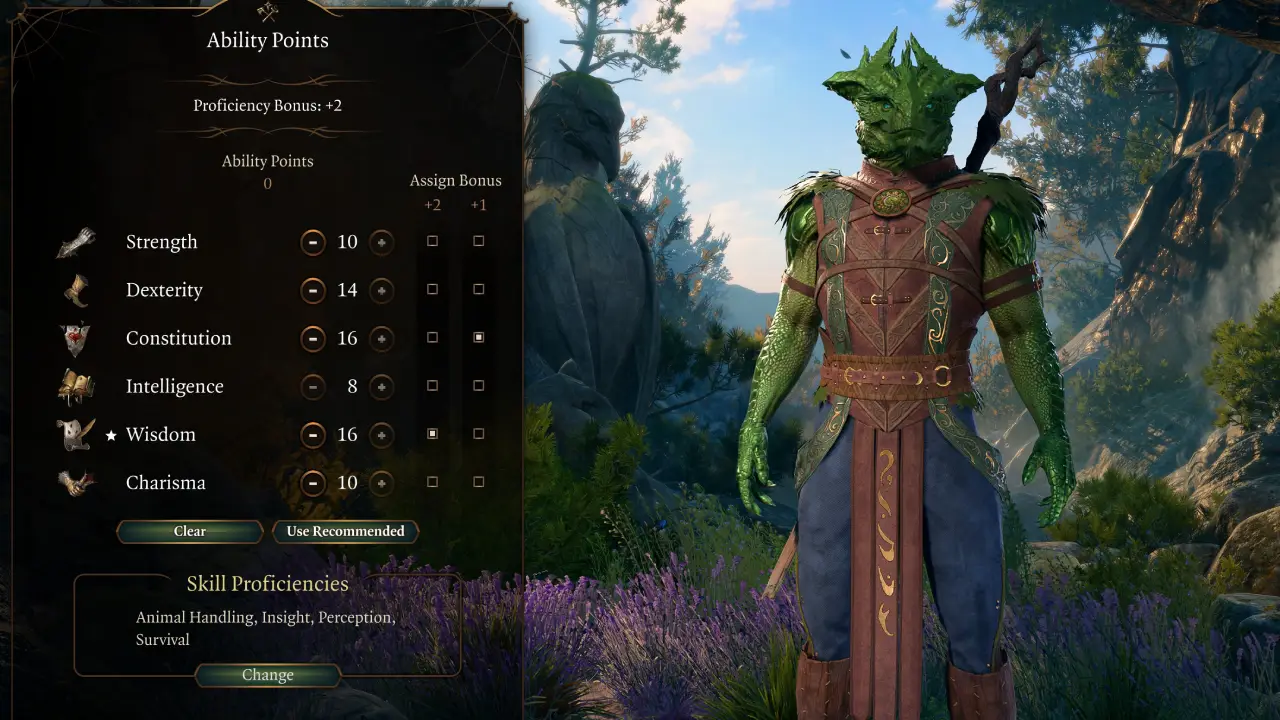Select the Strength gauntlet icon

[77, 241]
